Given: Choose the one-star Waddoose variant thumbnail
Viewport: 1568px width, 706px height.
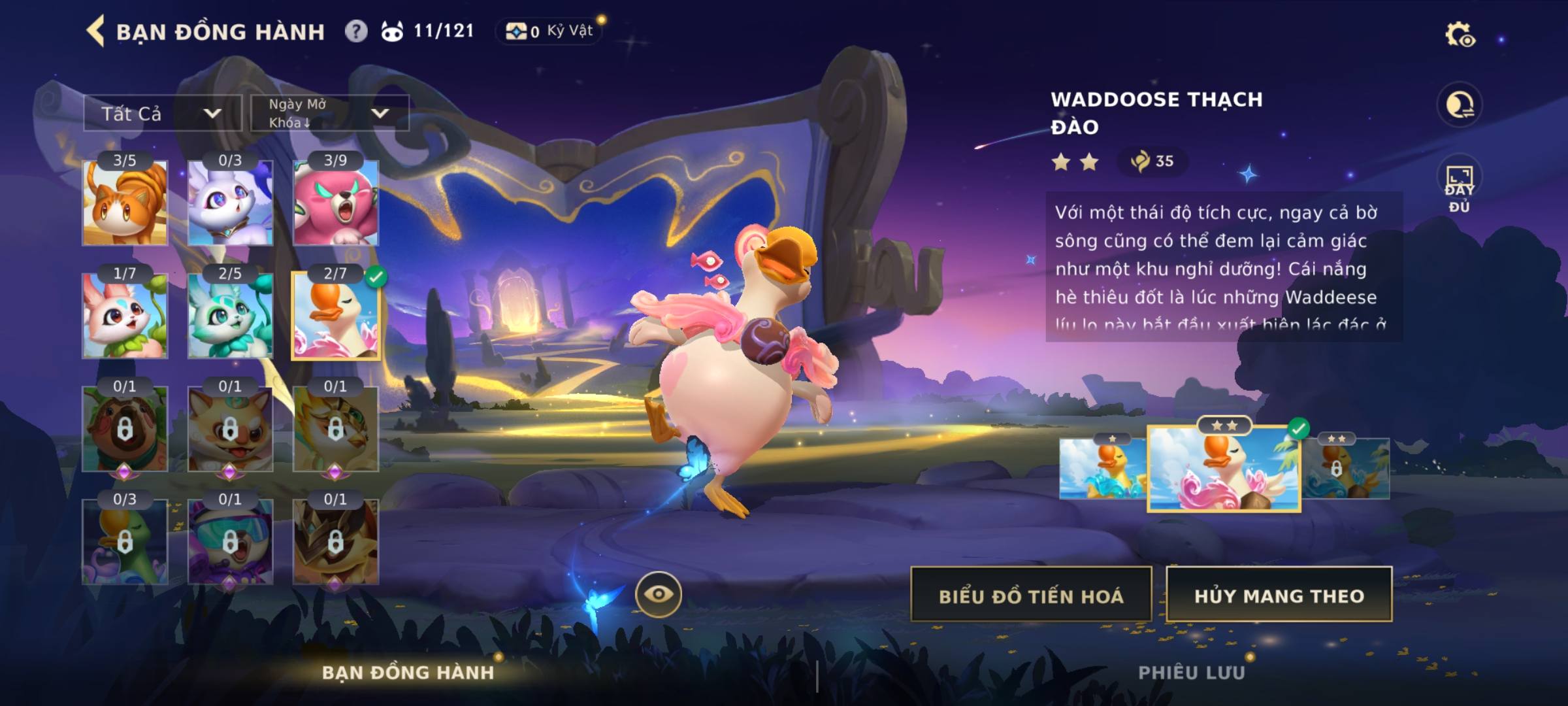Looking at the screenshot, I should (x=1103, y=468).
